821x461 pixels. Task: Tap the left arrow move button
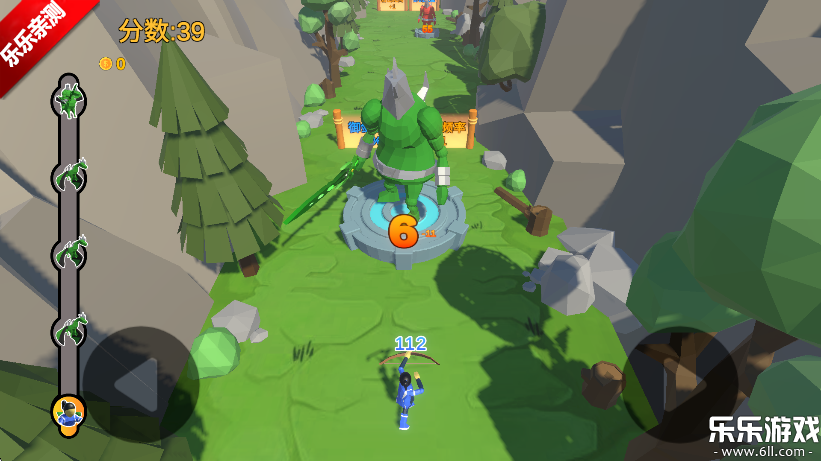[x=140, y=384]
